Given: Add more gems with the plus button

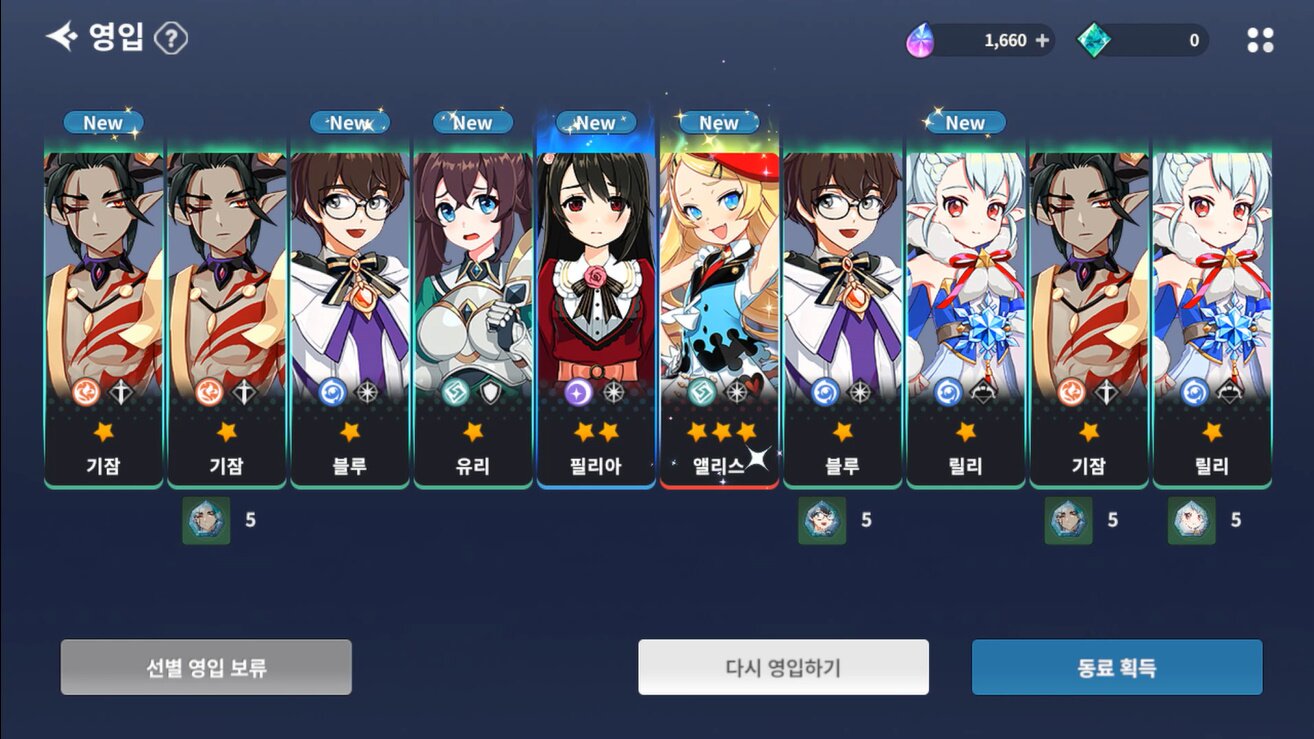Looking at the screenshot, I should click(1042, 40).
